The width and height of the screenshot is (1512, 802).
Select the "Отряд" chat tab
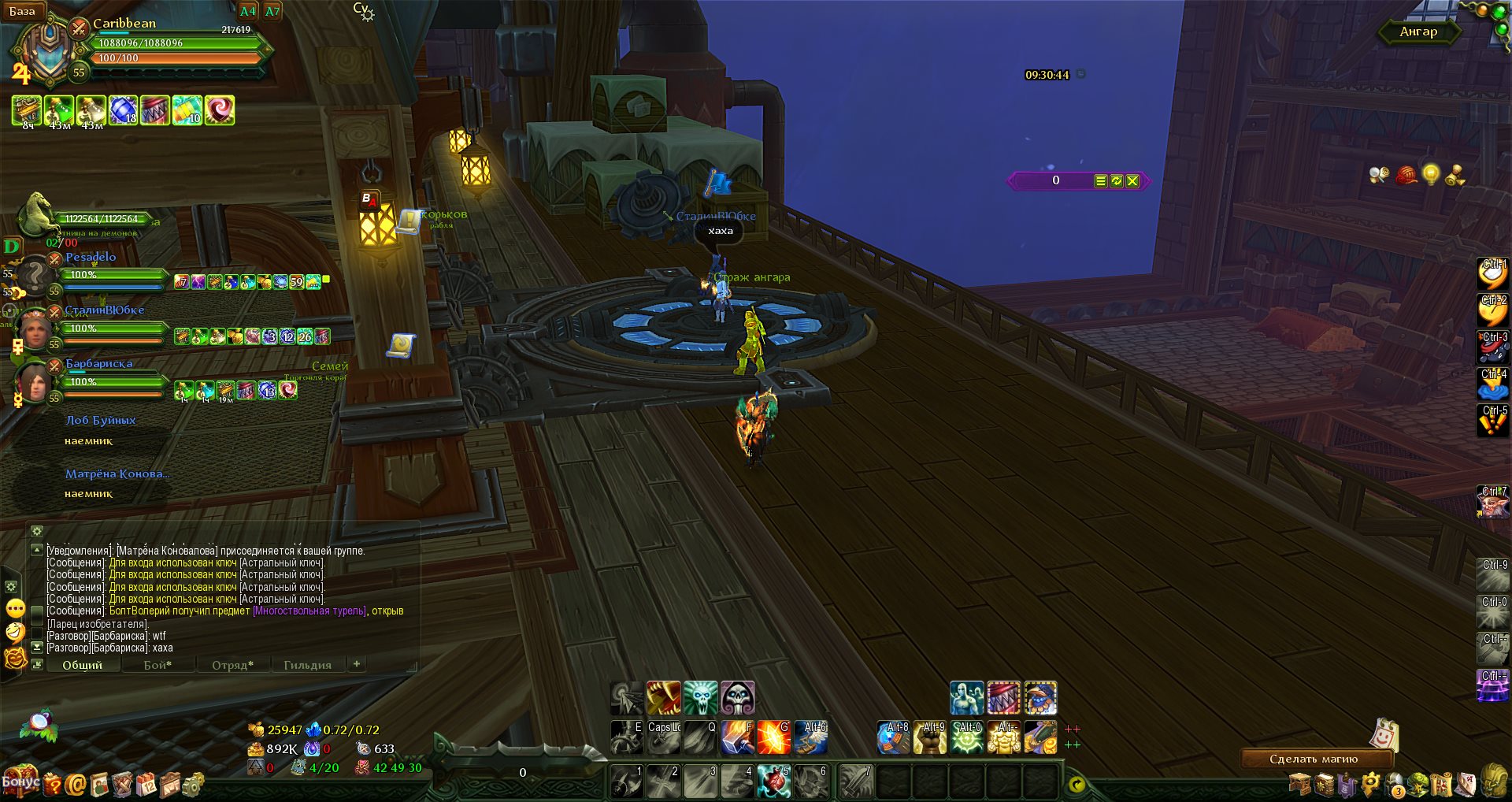[x=232, y=665]
